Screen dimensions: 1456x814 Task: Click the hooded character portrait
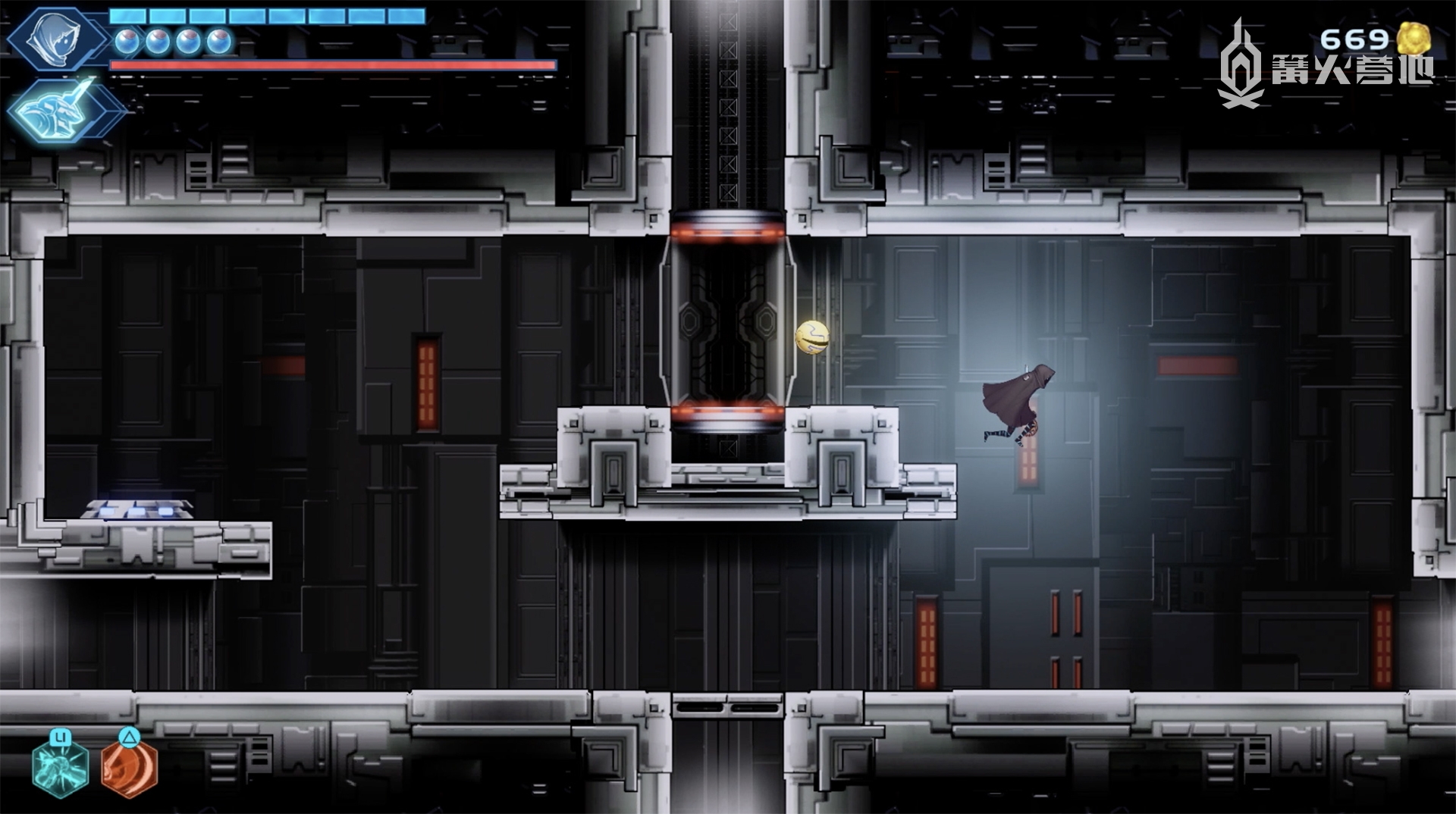57,39
